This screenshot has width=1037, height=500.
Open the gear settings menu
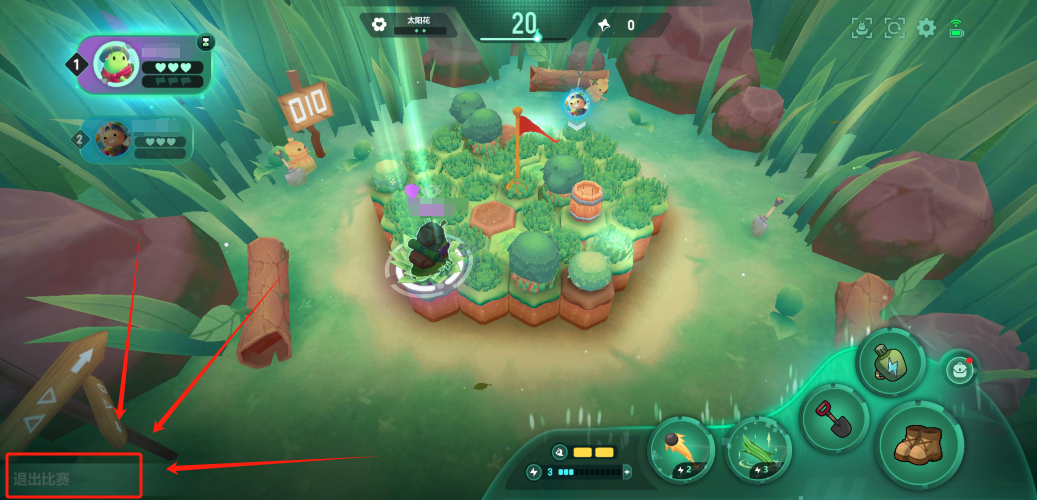pos(927,28)
